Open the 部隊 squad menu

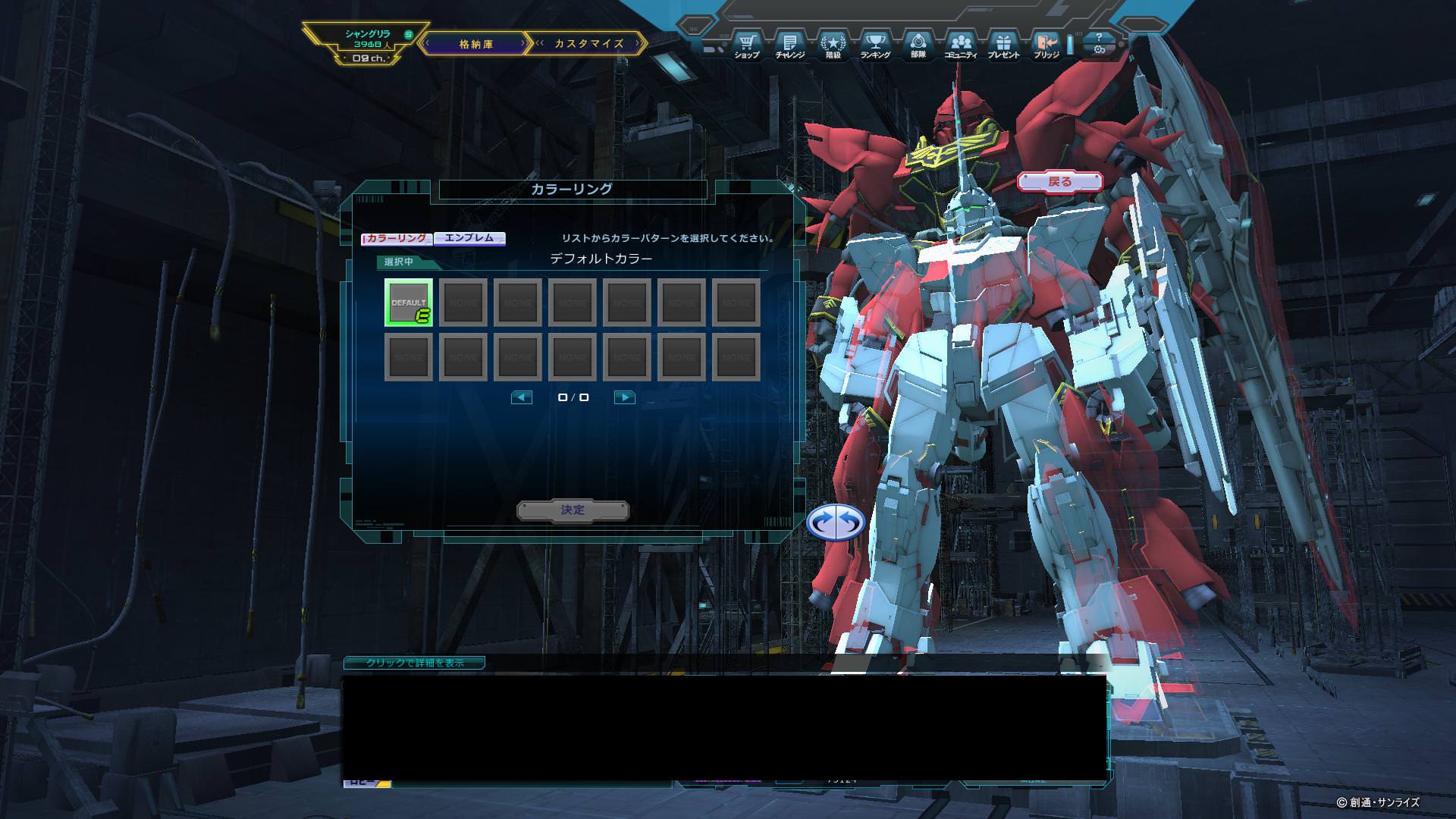click(918, 45)
